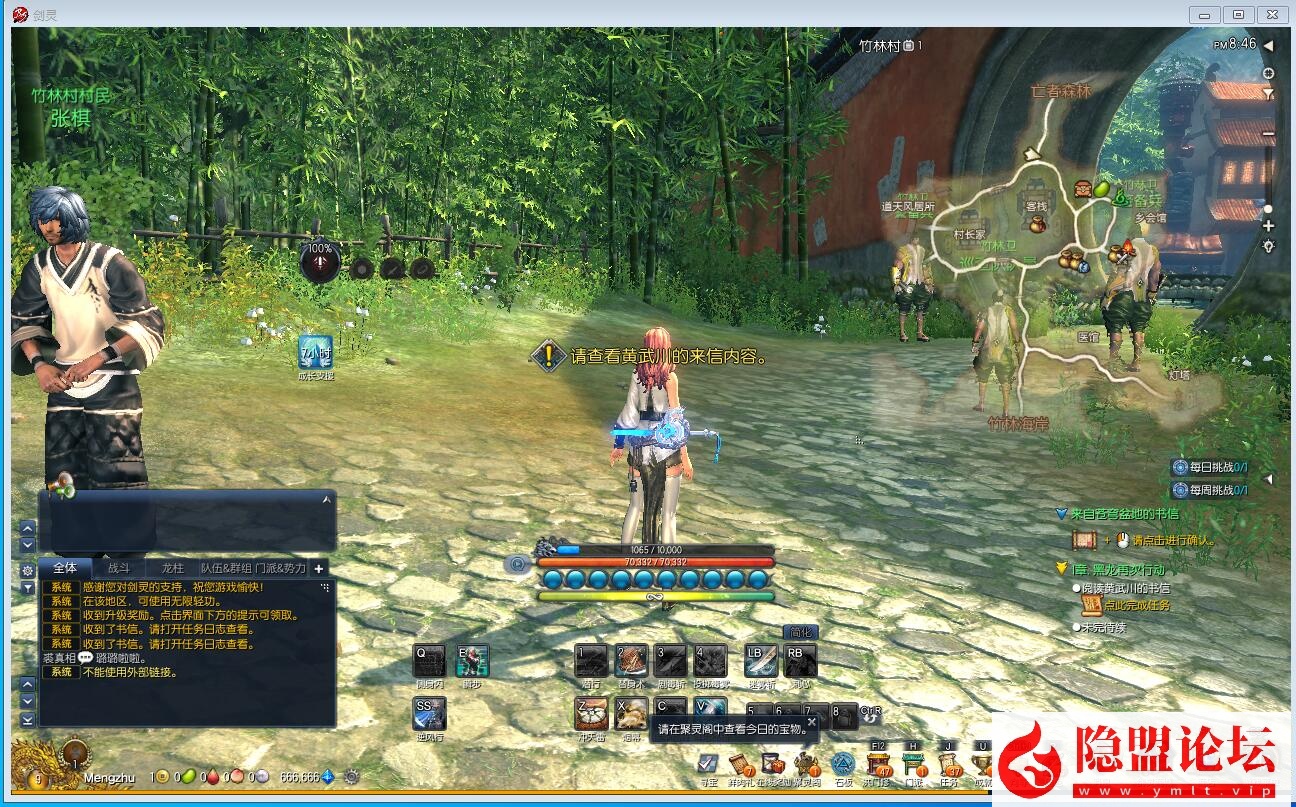This screenshot has height=807, width=1296.
Task: Open the 每日挑战 daily challenge tracker
Action: (1210, 467)
